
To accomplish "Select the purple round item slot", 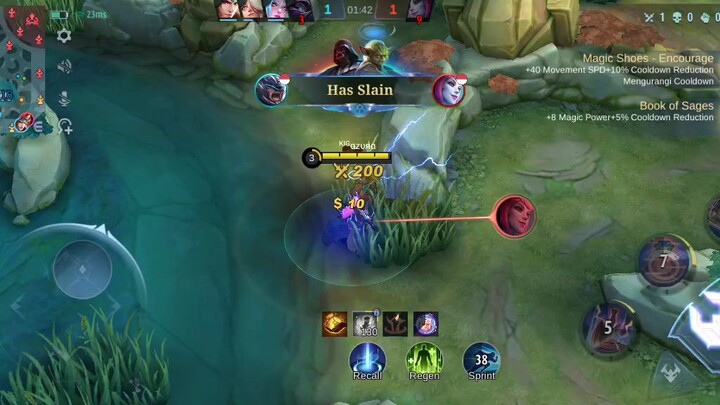I will pos(426,324).
